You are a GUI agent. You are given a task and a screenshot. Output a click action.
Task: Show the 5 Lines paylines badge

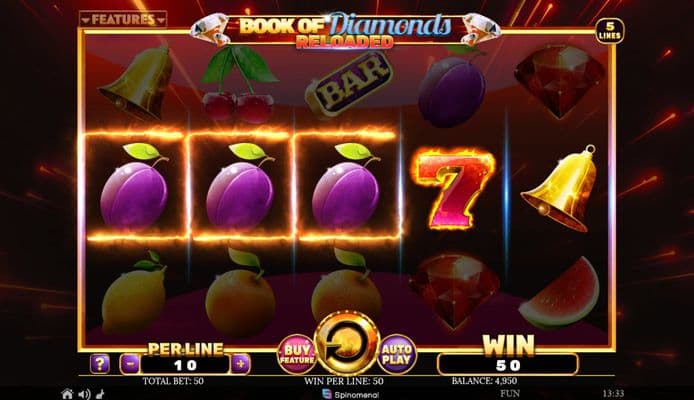point(607,31)
